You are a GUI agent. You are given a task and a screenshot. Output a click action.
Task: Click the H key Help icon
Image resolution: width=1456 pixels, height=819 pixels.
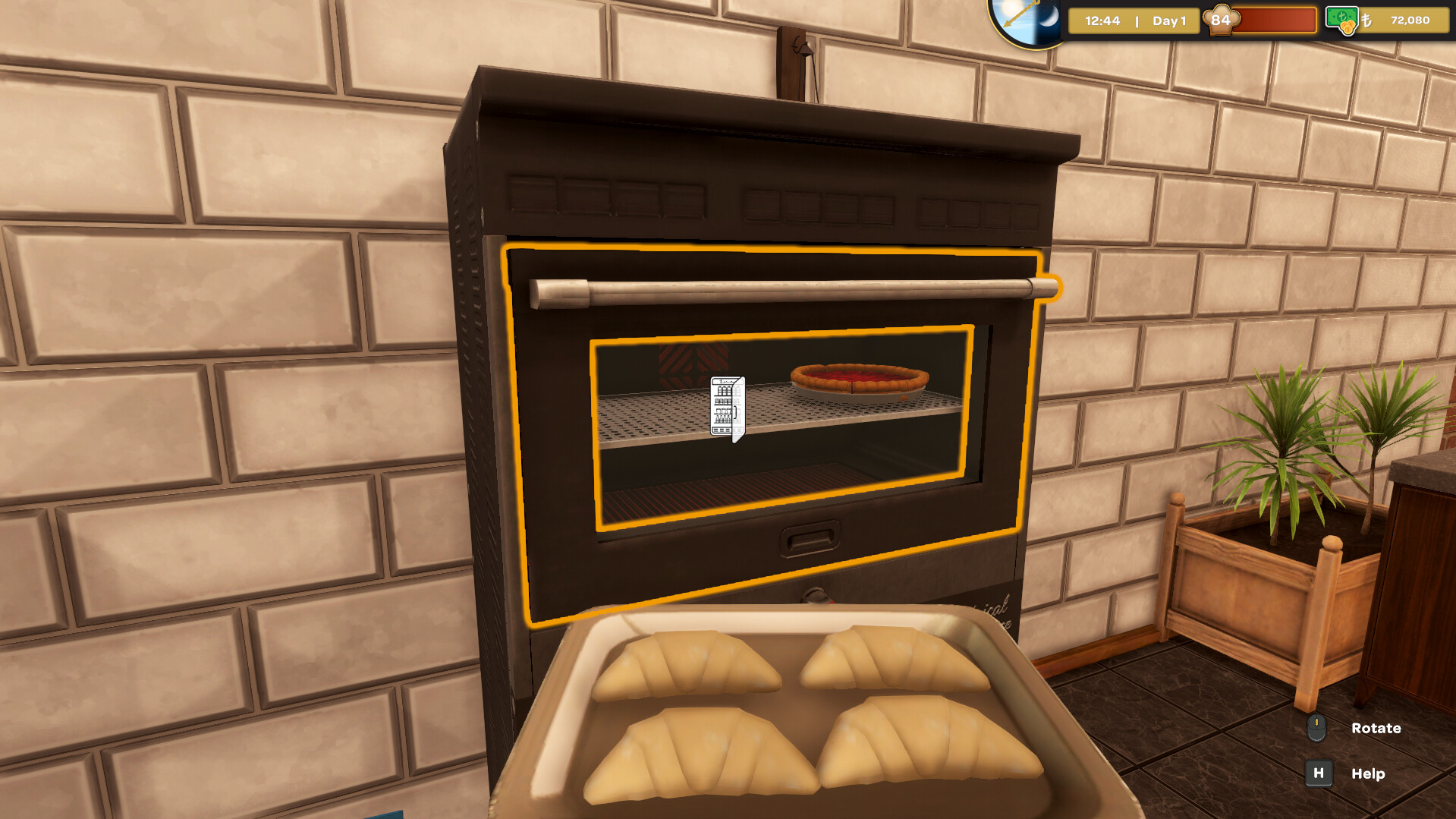click(x=1319, y=773)
